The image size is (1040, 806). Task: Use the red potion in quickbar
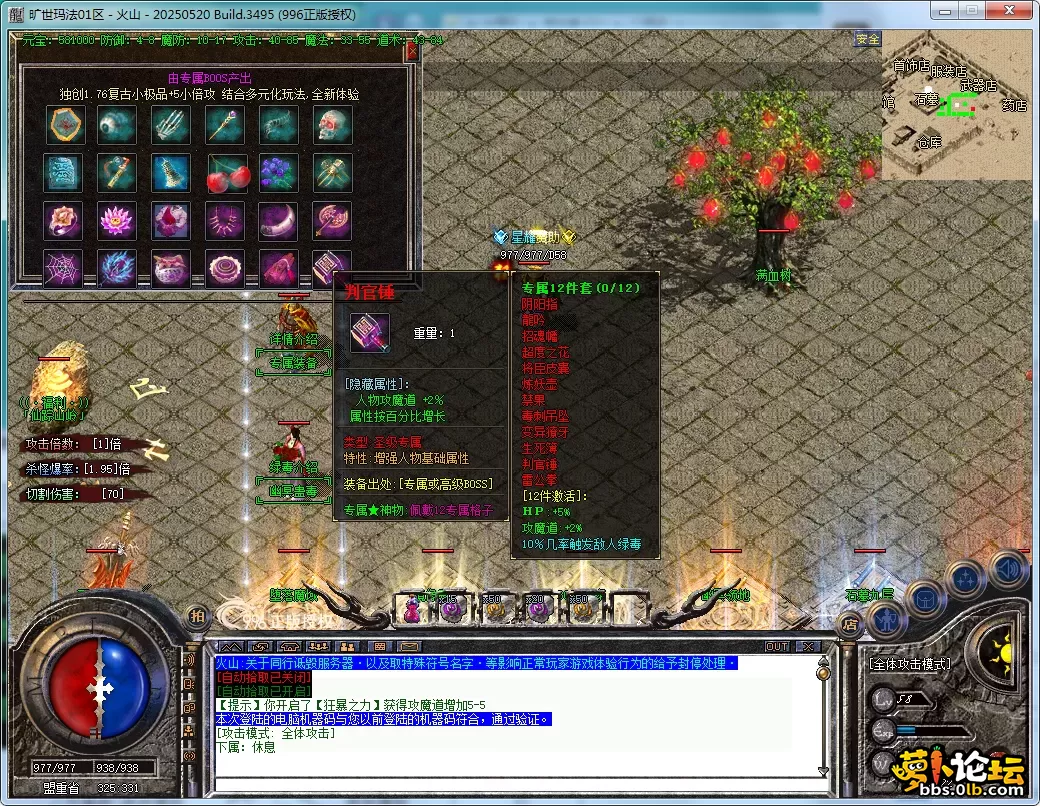[411, 608]
